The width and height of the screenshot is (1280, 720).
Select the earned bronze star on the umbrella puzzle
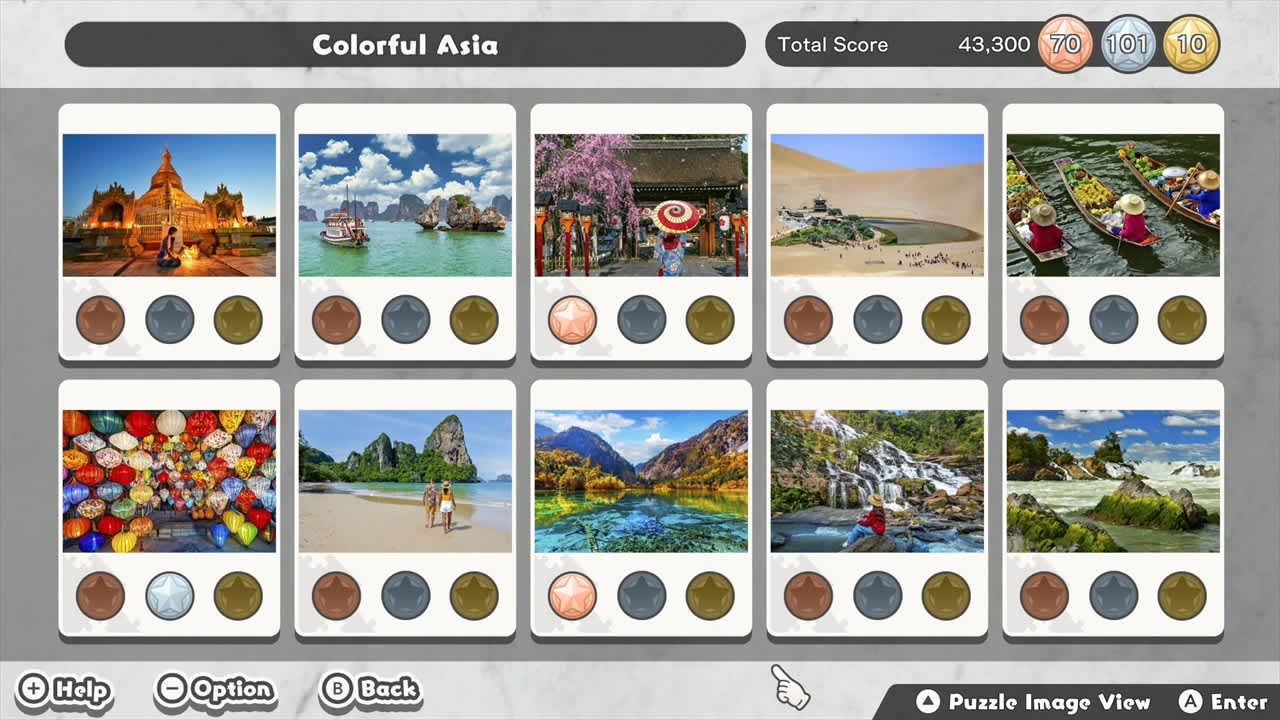tap(571, 320)
